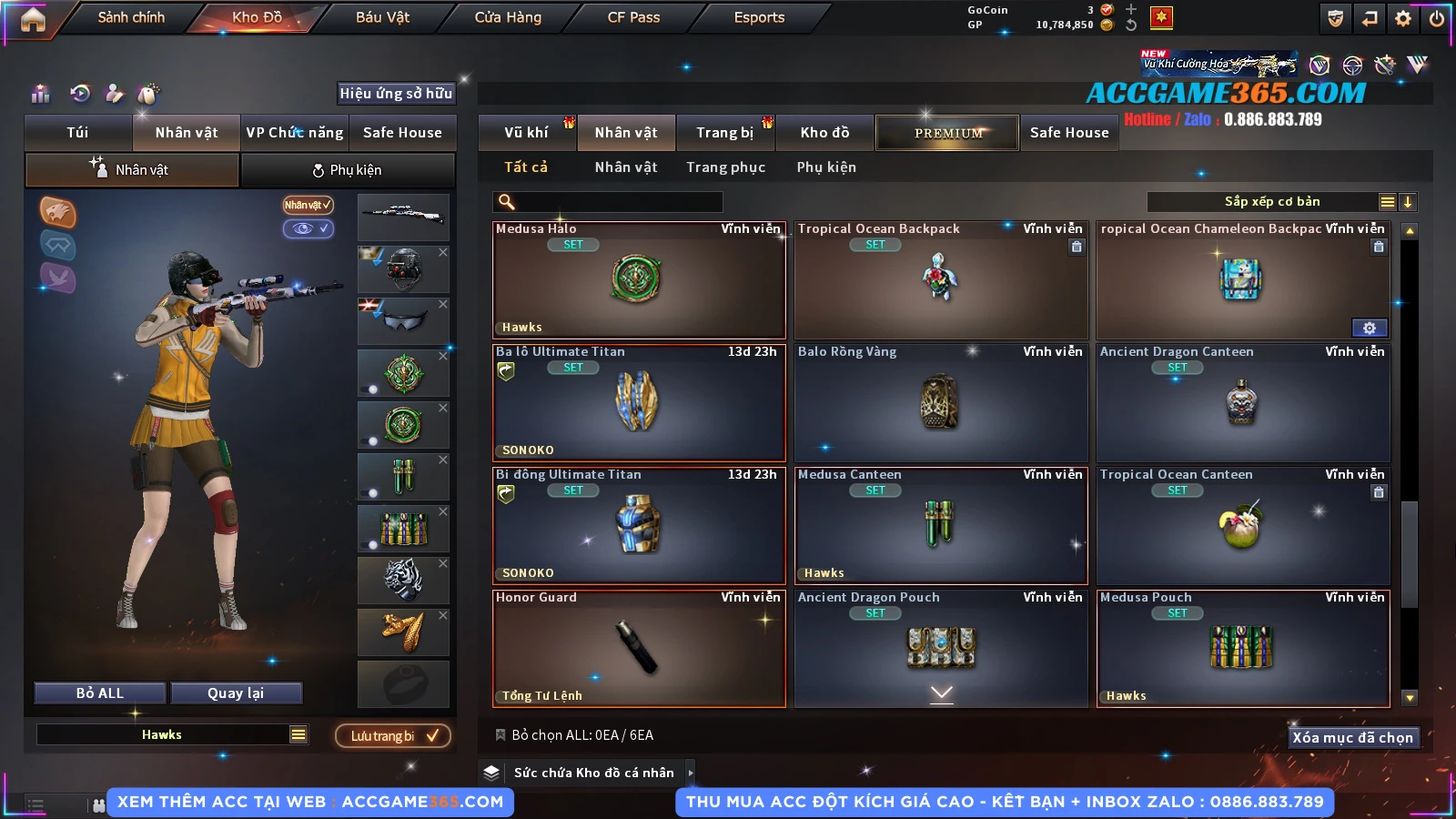Image resolution: width=1456 pixels, height=819 pixels.
Task: Select the Vũ khí inventory tab
Action: click(526, 133)
